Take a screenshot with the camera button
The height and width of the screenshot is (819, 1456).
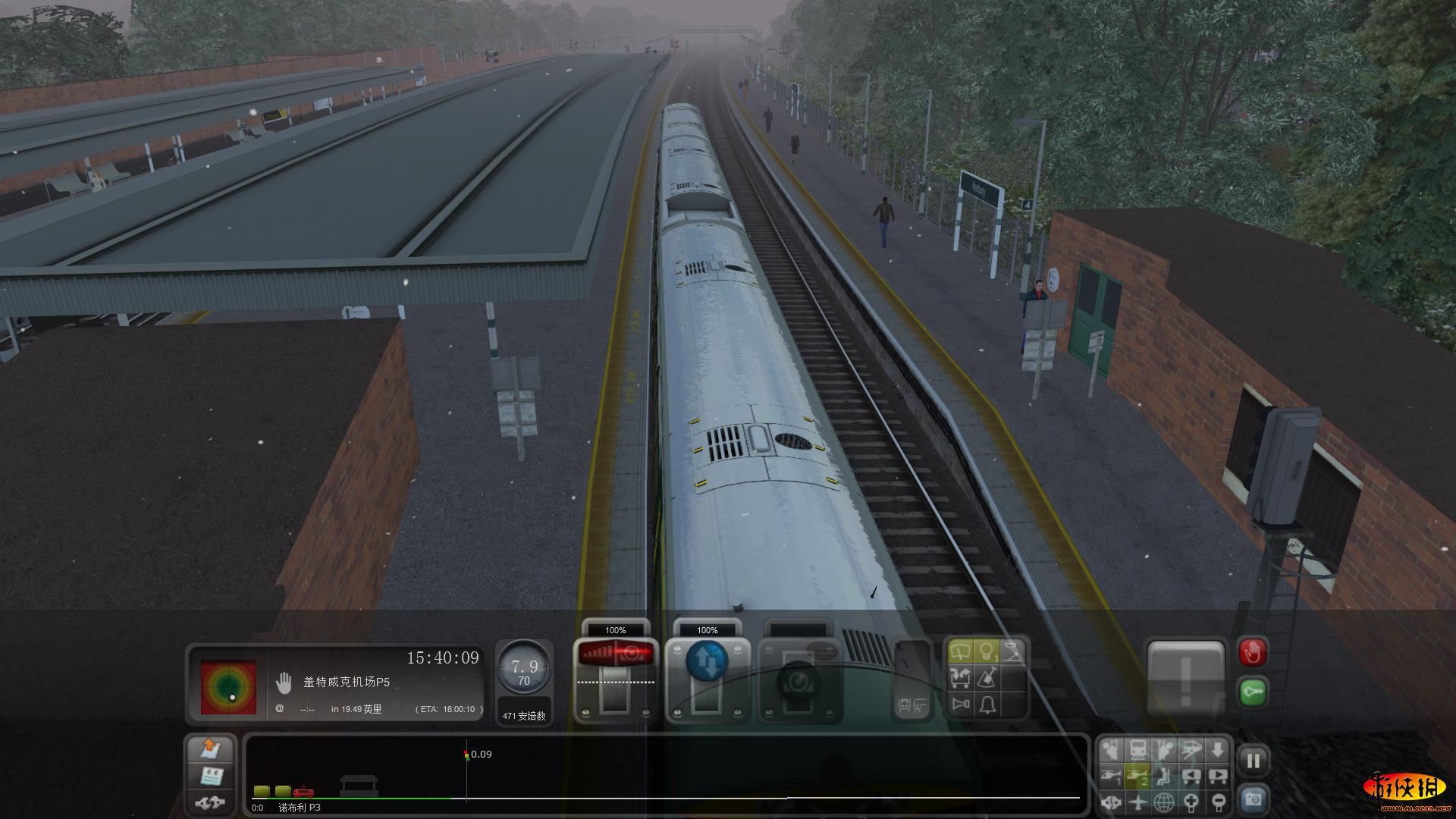point(1253,799)
